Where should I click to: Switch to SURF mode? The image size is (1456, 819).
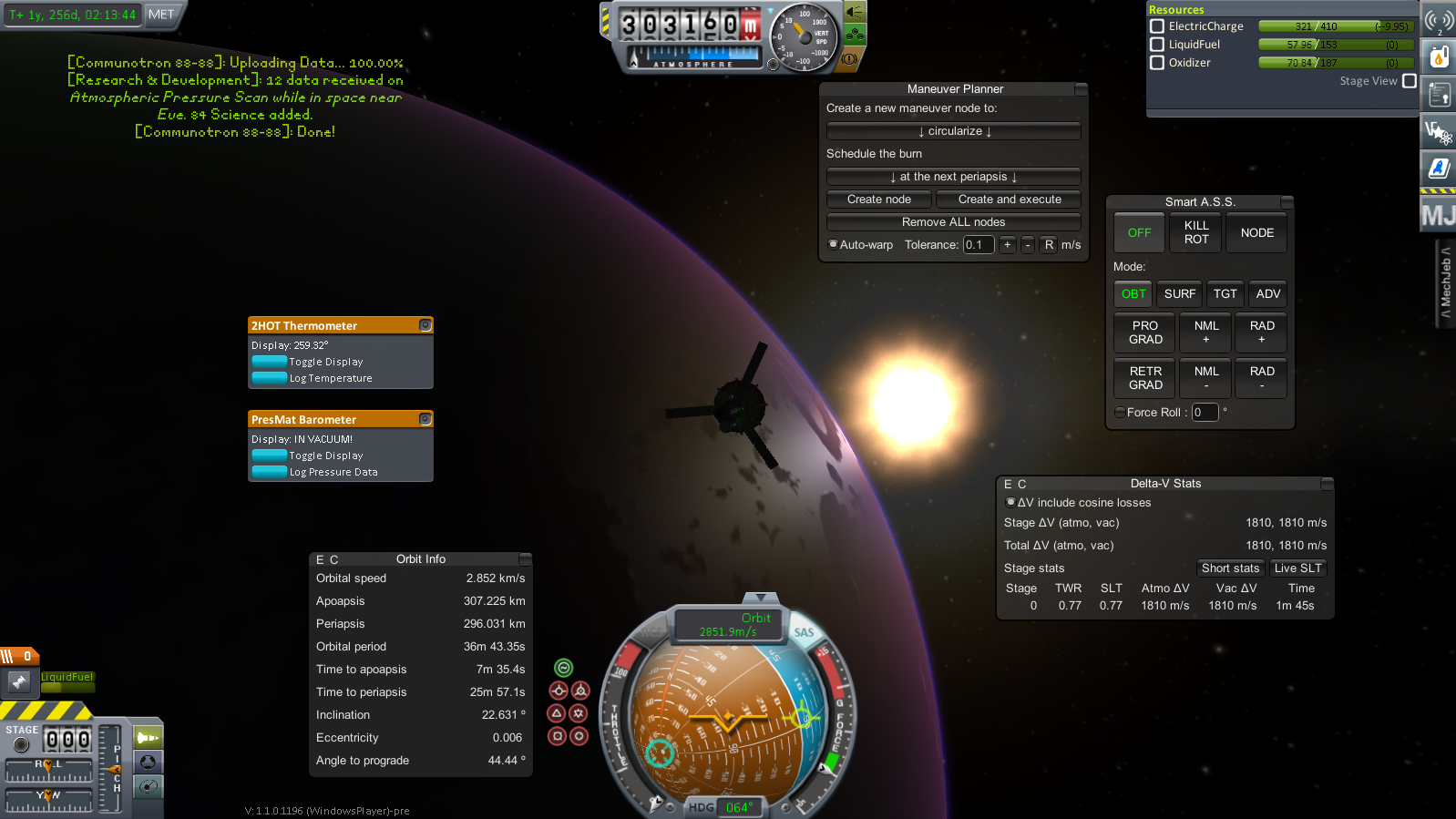click(1179, 293)
